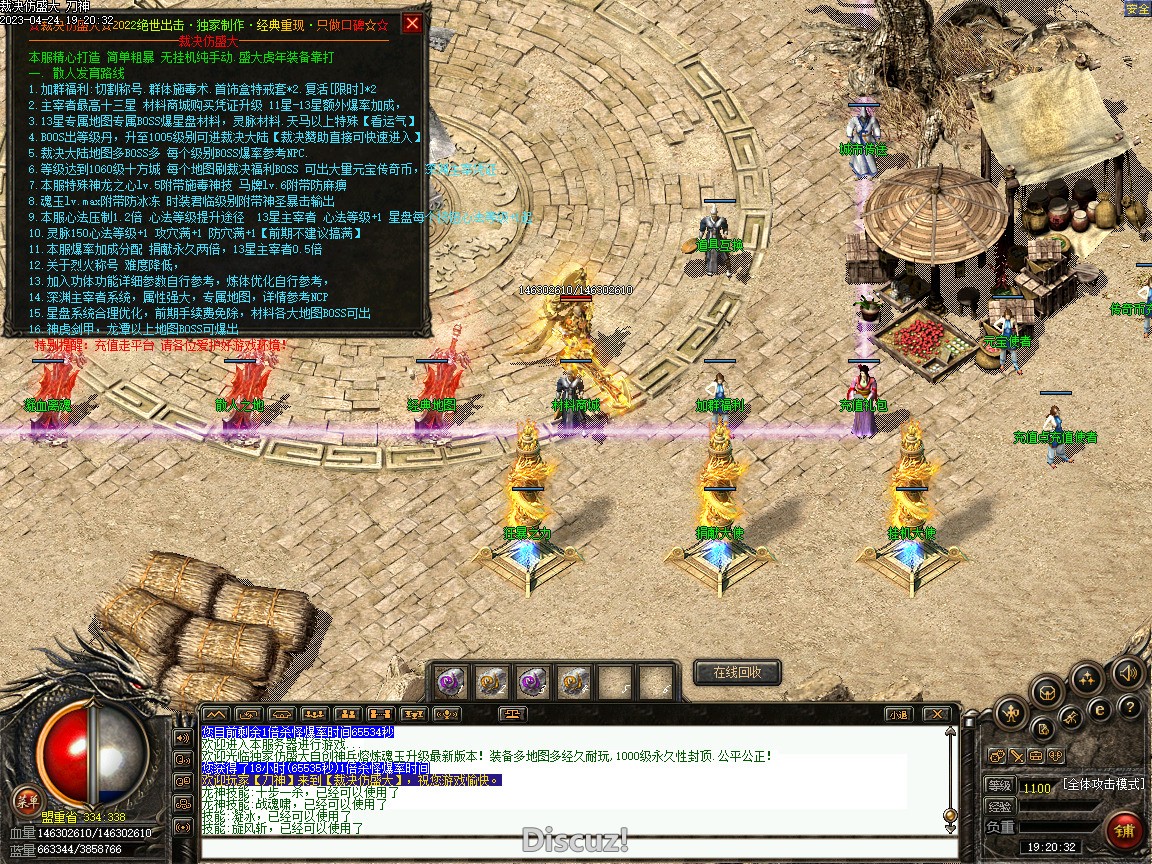Image resolution: width=1152 pixels, height=864 pixels.
Task: Open the four-star skills round icon
Action: 1086,680
